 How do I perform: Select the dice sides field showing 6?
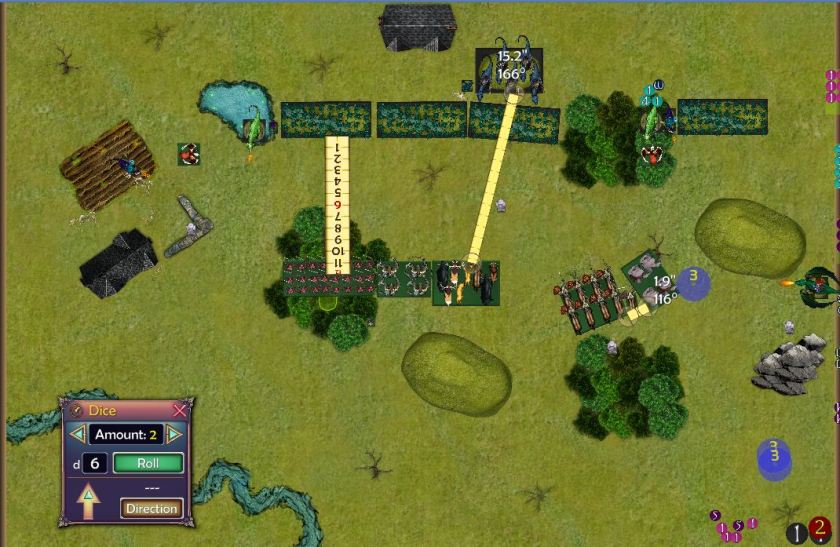(95, 463)
